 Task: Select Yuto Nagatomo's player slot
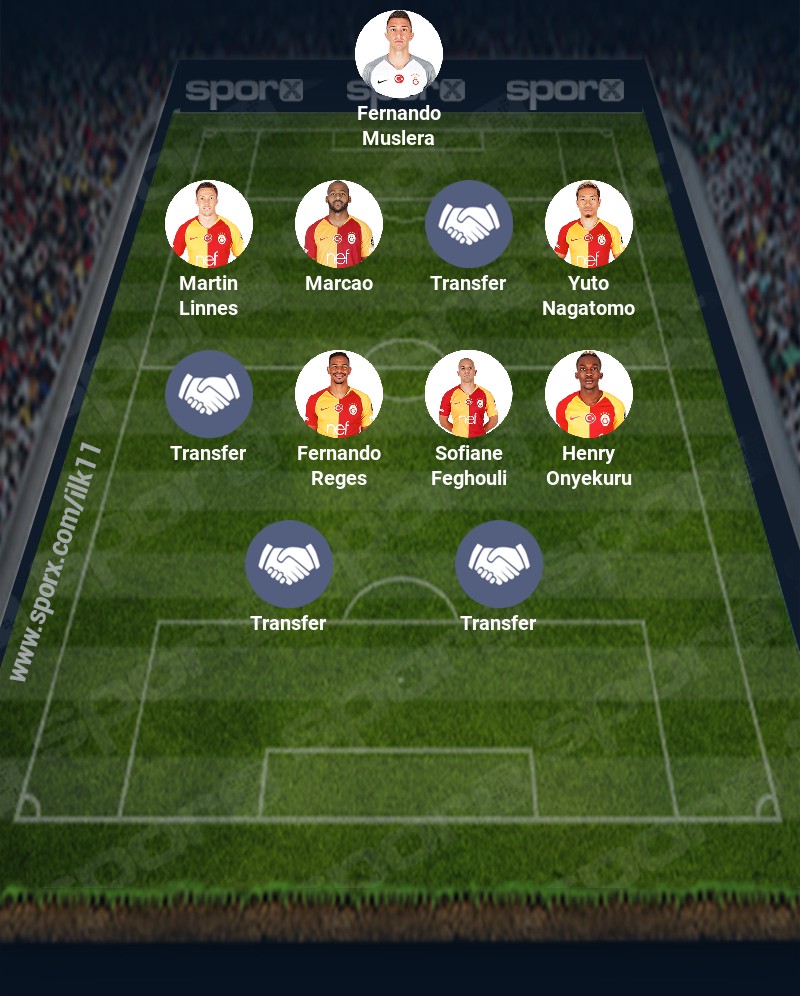(x=589, y=224)
